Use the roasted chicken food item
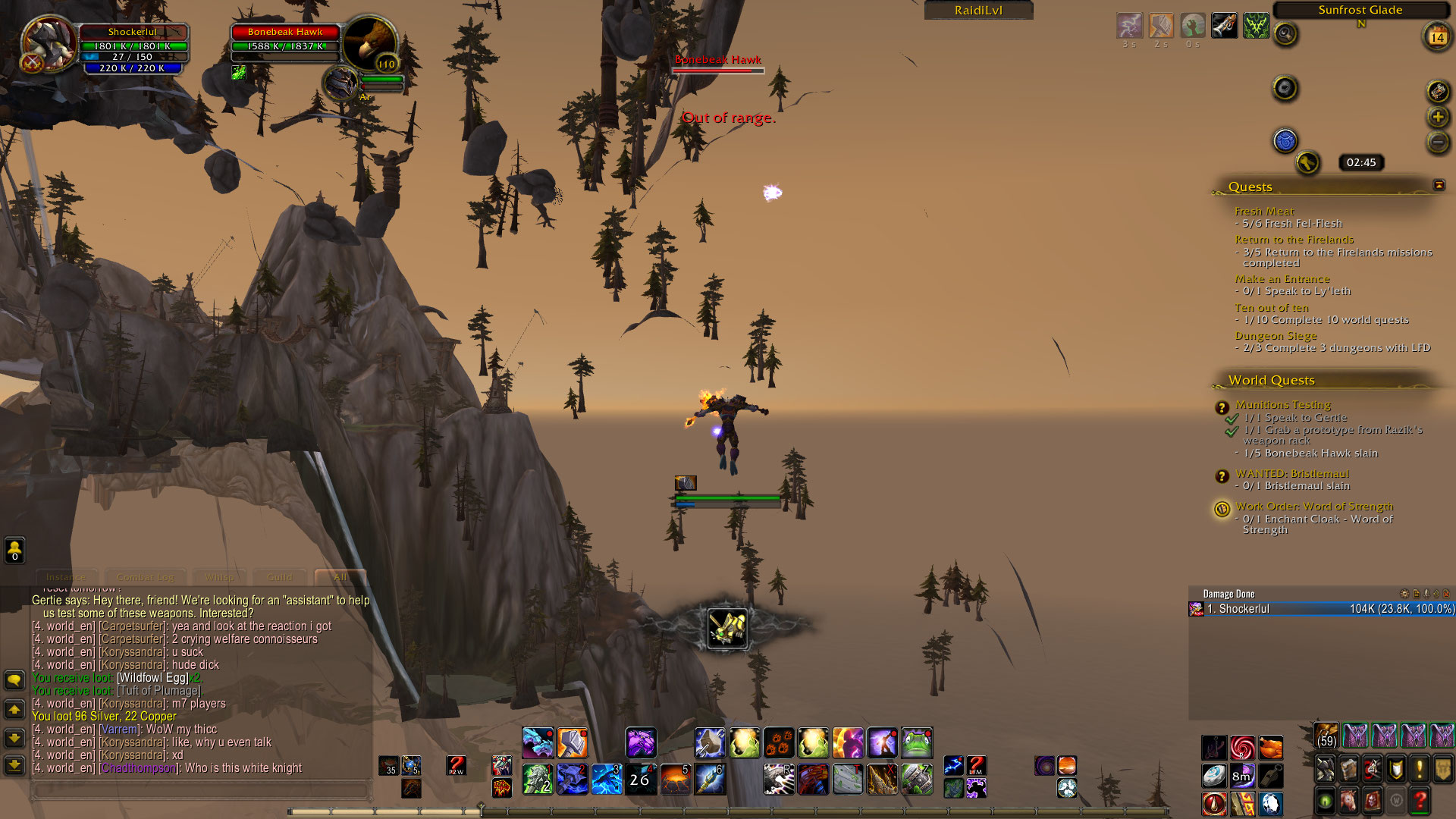The height and width of the screenshot is (819, 1456). point(1271,748)
